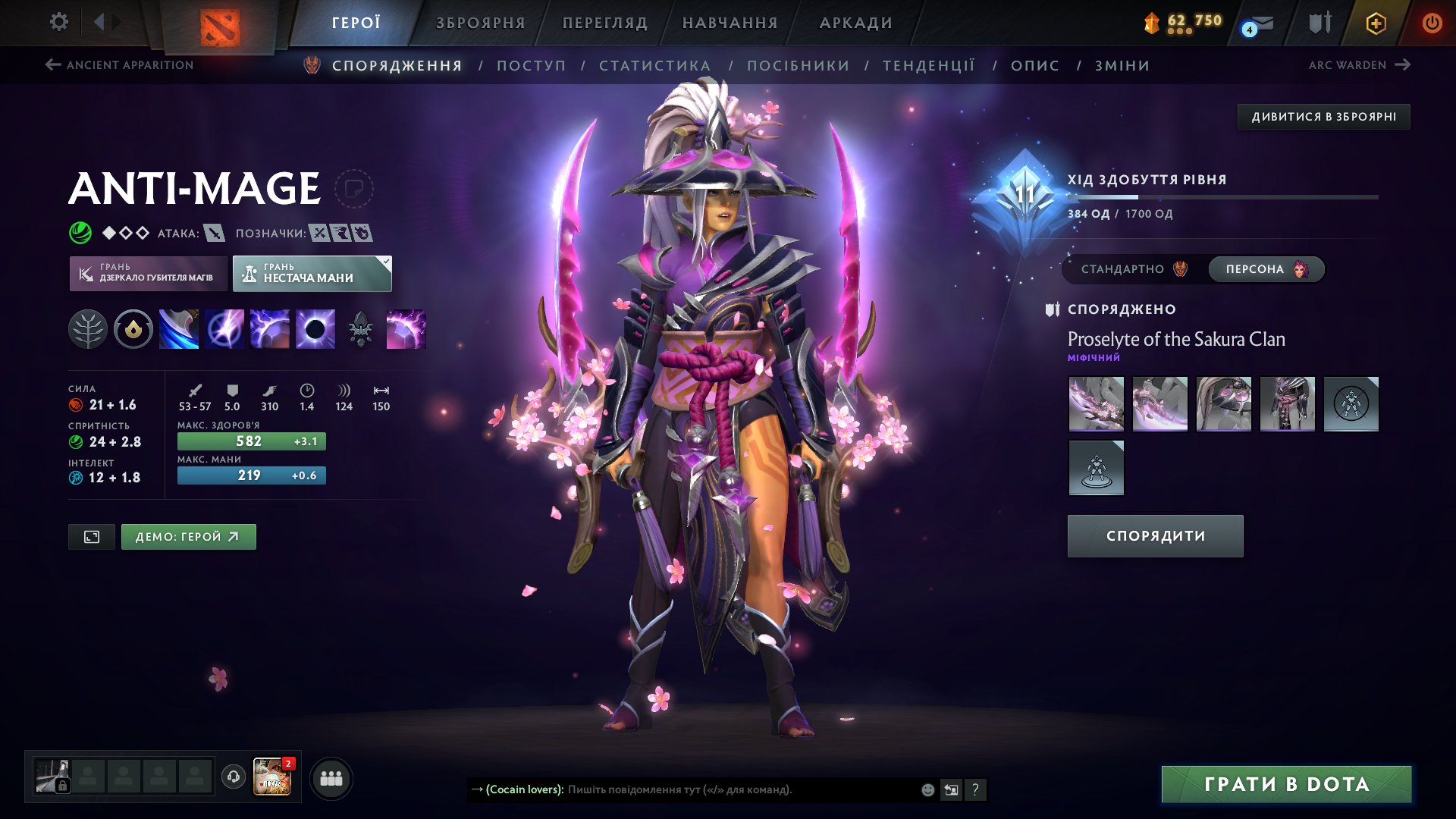Start a match with Грати в Dota
Screen dimensions: 1456x819
point(1286,784)
